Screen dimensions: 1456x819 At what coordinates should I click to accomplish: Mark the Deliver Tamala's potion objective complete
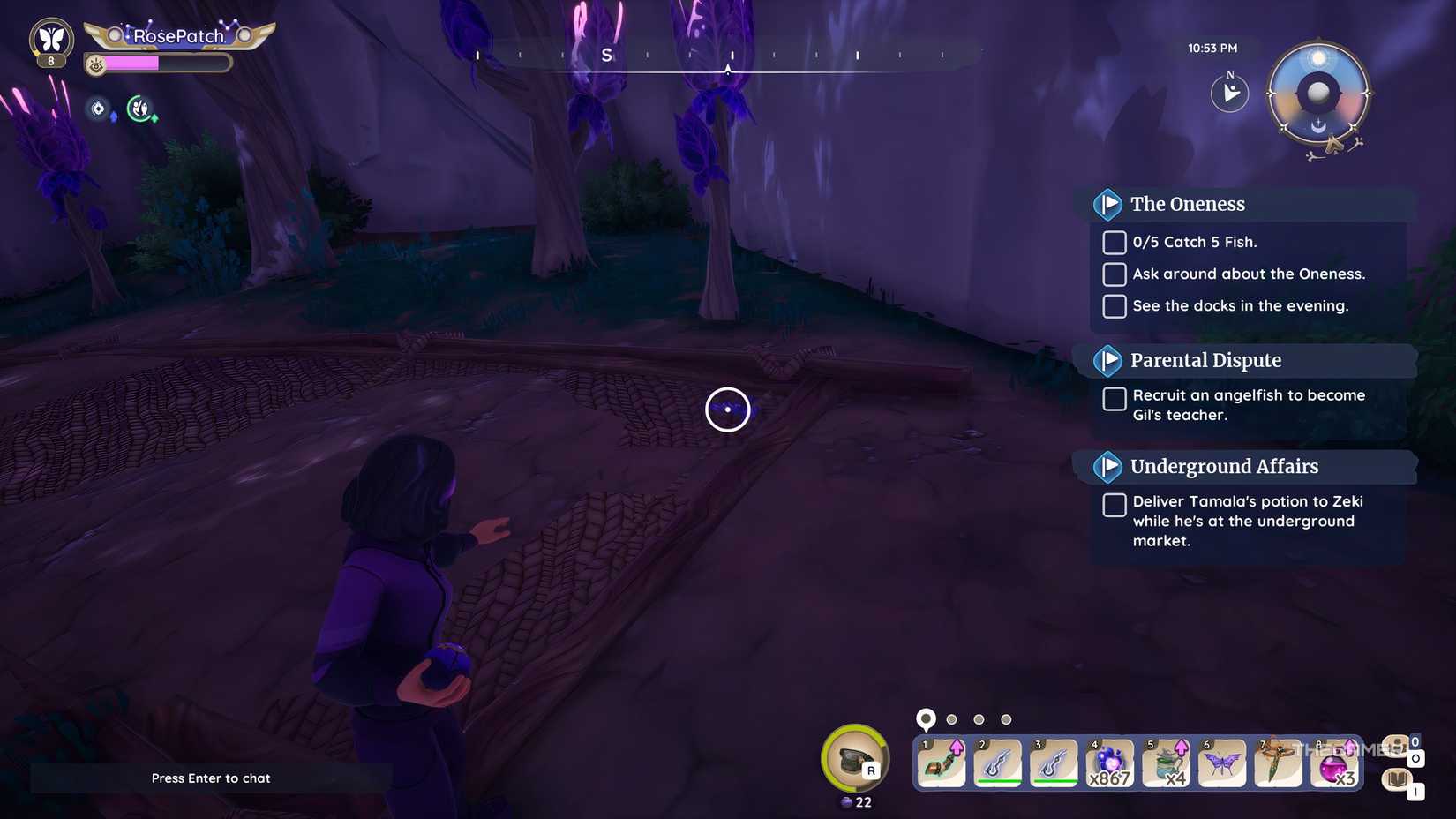(x=1114, y=505)
